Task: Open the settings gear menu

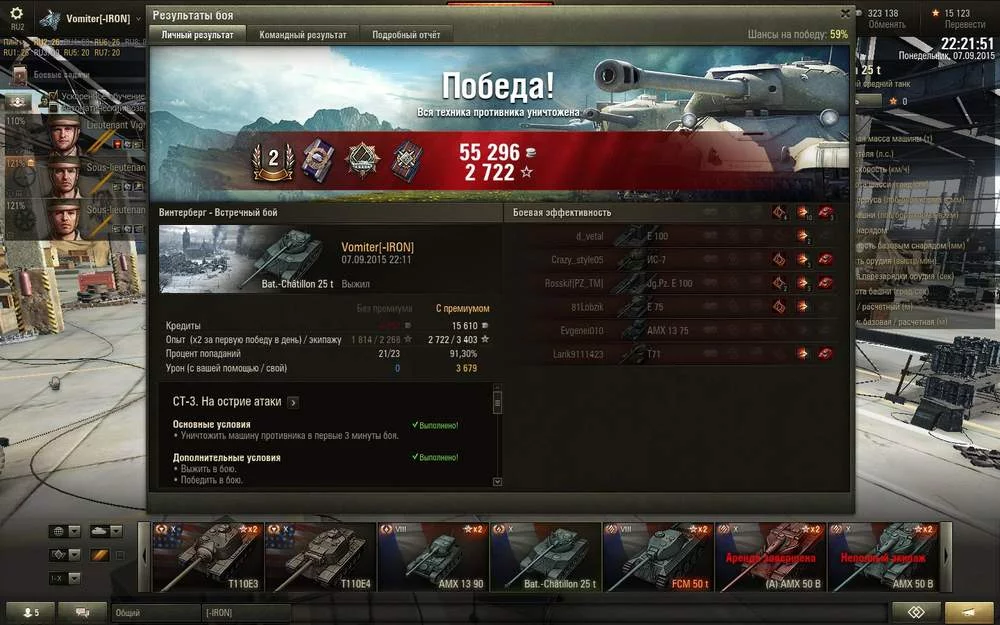Action: tap(16, 14)
